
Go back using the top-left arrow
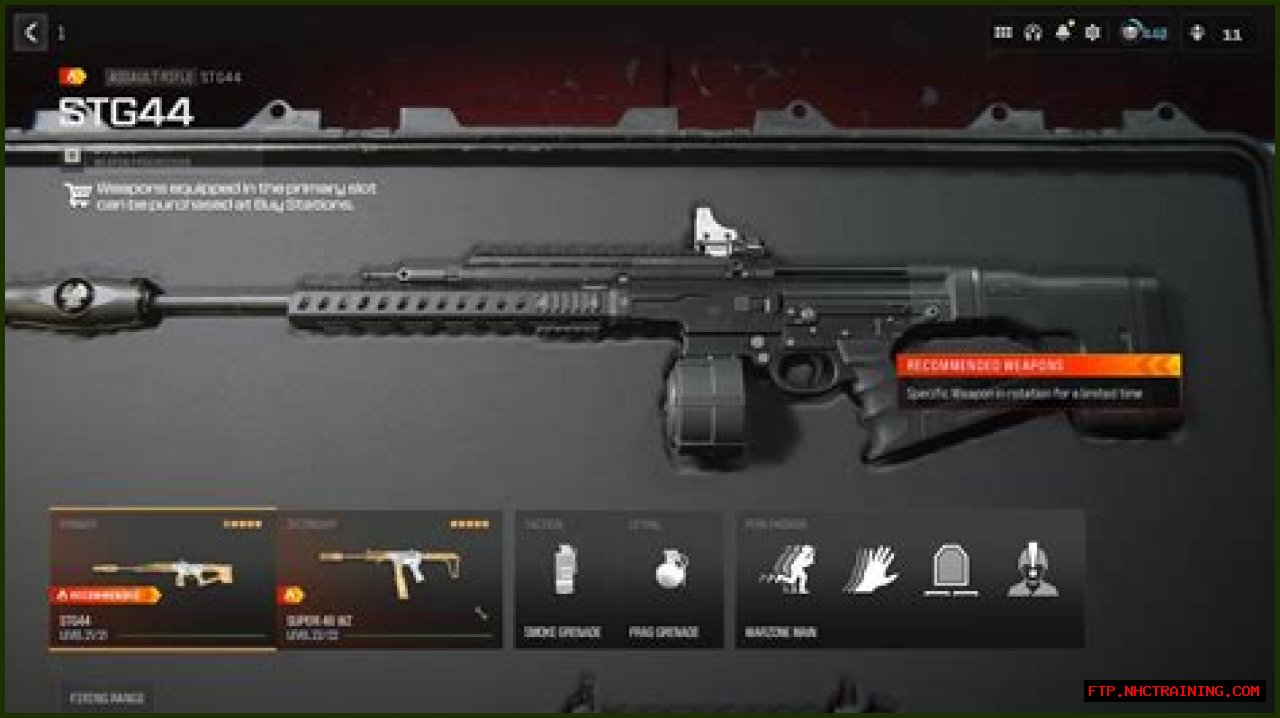click(x=30, y=33)
